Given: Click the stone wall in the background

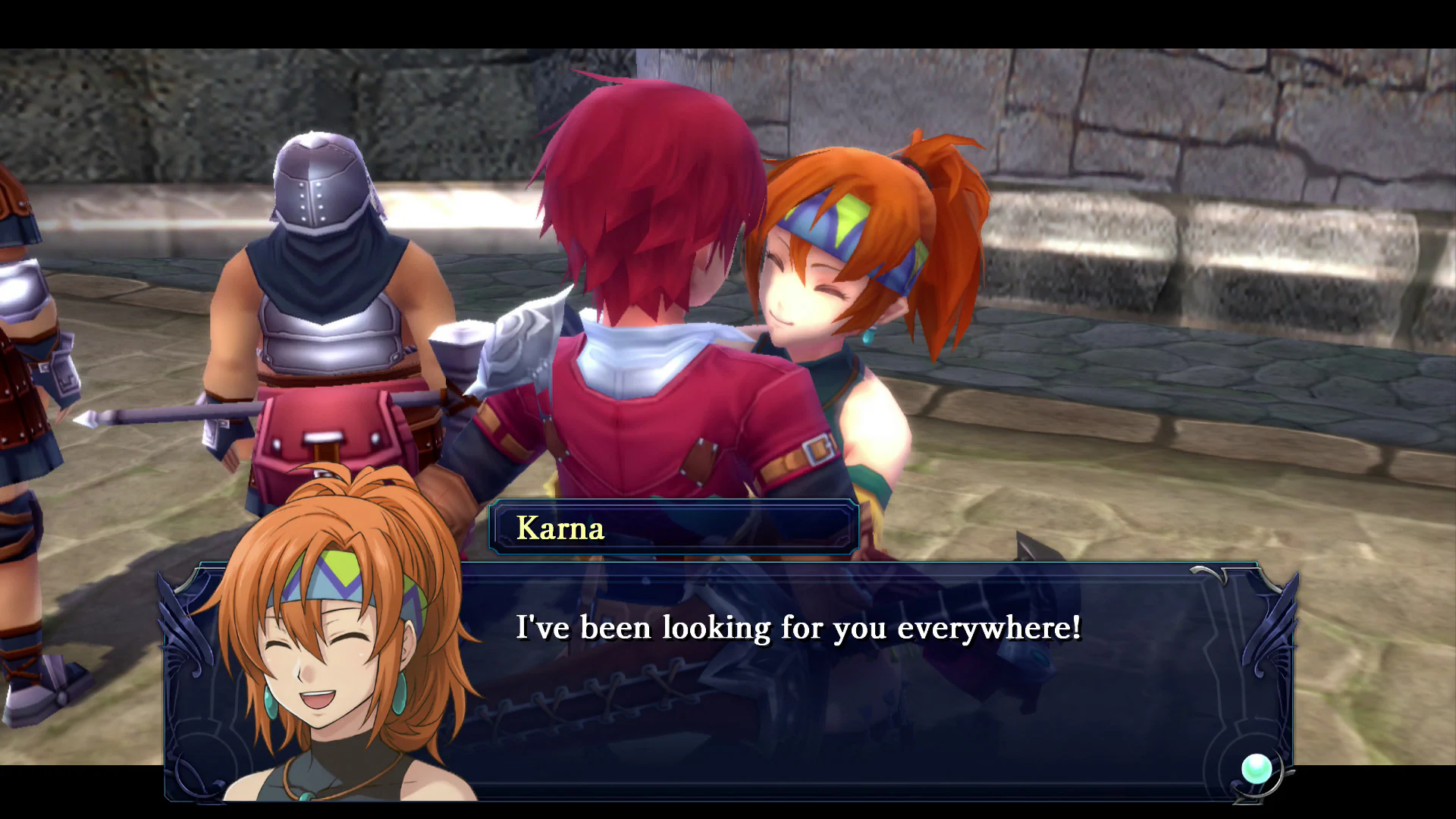Looking at the screenshot, I should tap(1213, 114).
